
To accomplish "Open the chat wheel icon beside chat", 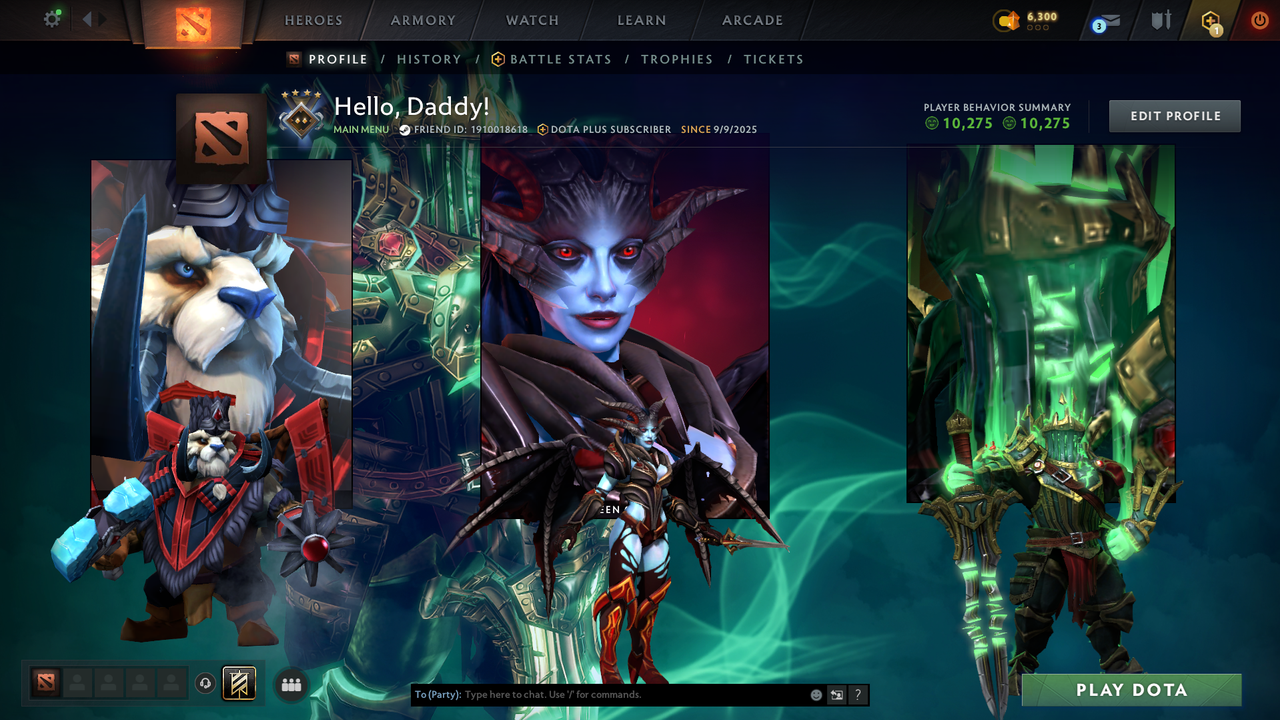I will coord(836,694).
